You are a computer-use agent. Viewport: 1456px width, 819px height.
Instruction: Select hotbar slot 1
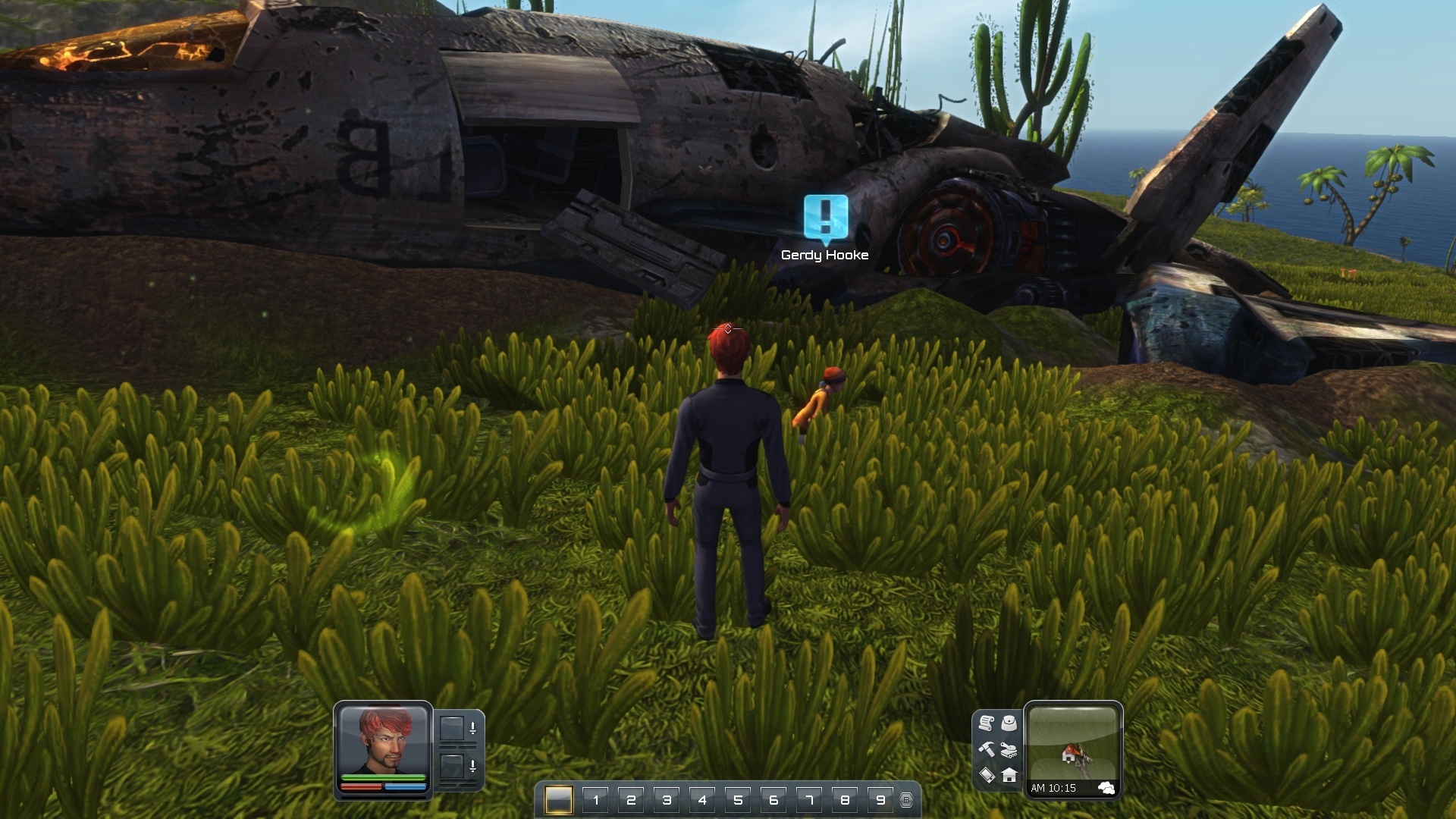pos(596,799)
